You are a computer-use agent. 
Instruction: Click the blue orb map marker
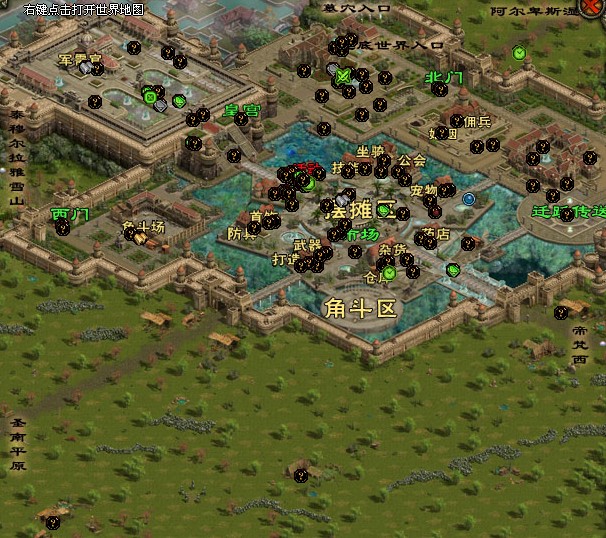[x=468, y=199]
